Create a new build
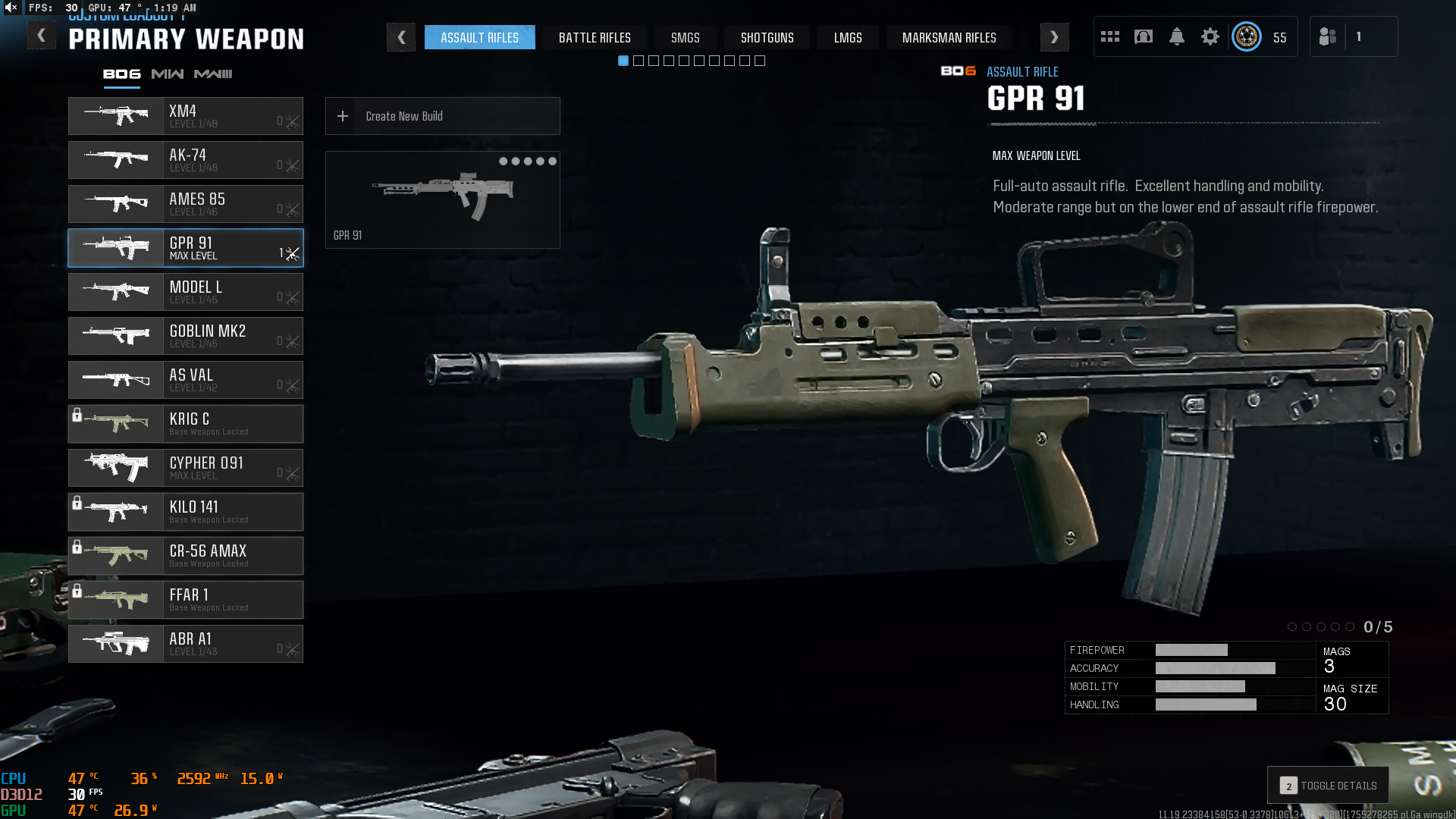Screen dimensions: 1456x819 click(x=442, y=116)
